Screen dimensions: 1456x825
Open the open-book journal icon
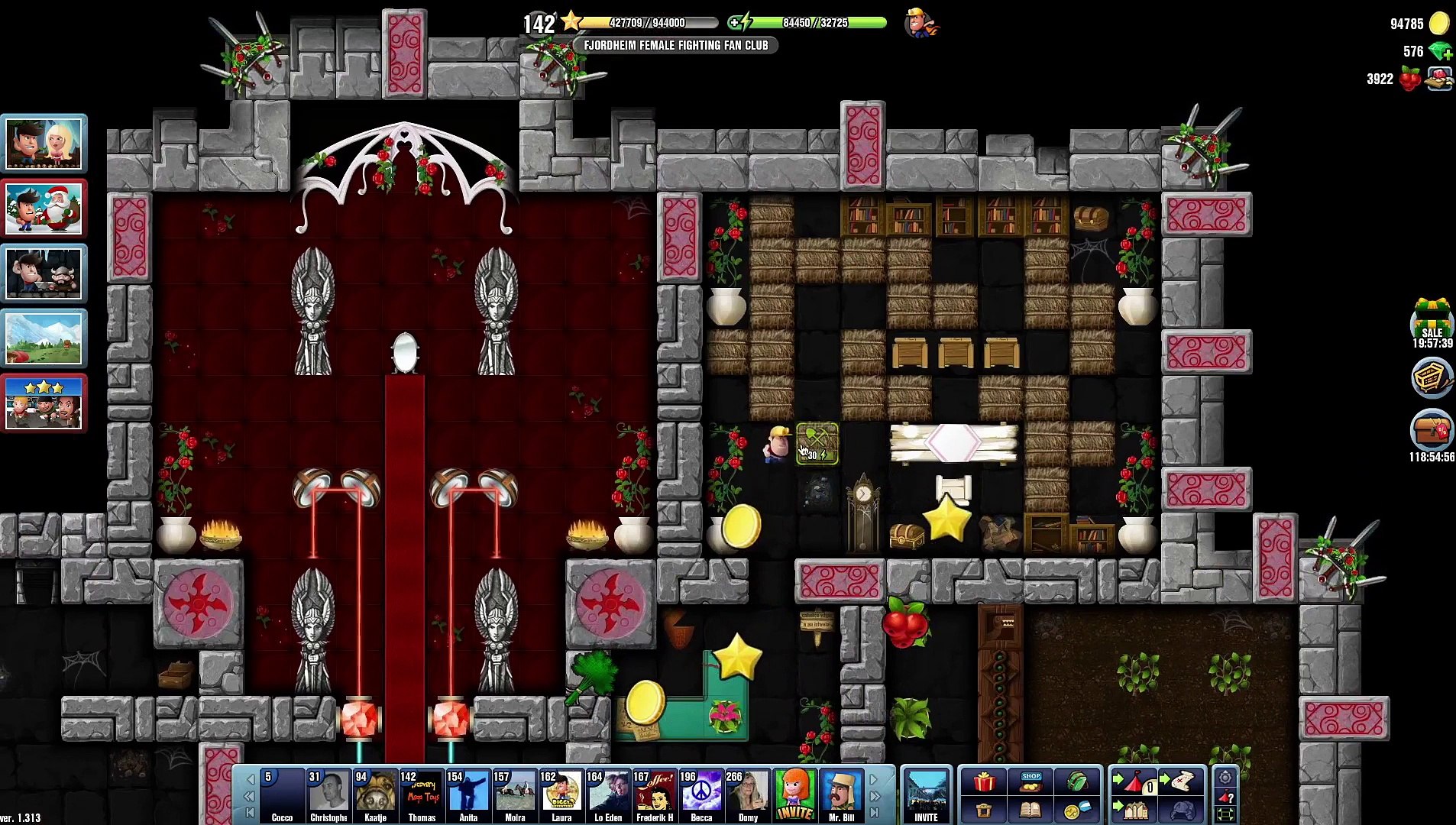[1031, 810]
